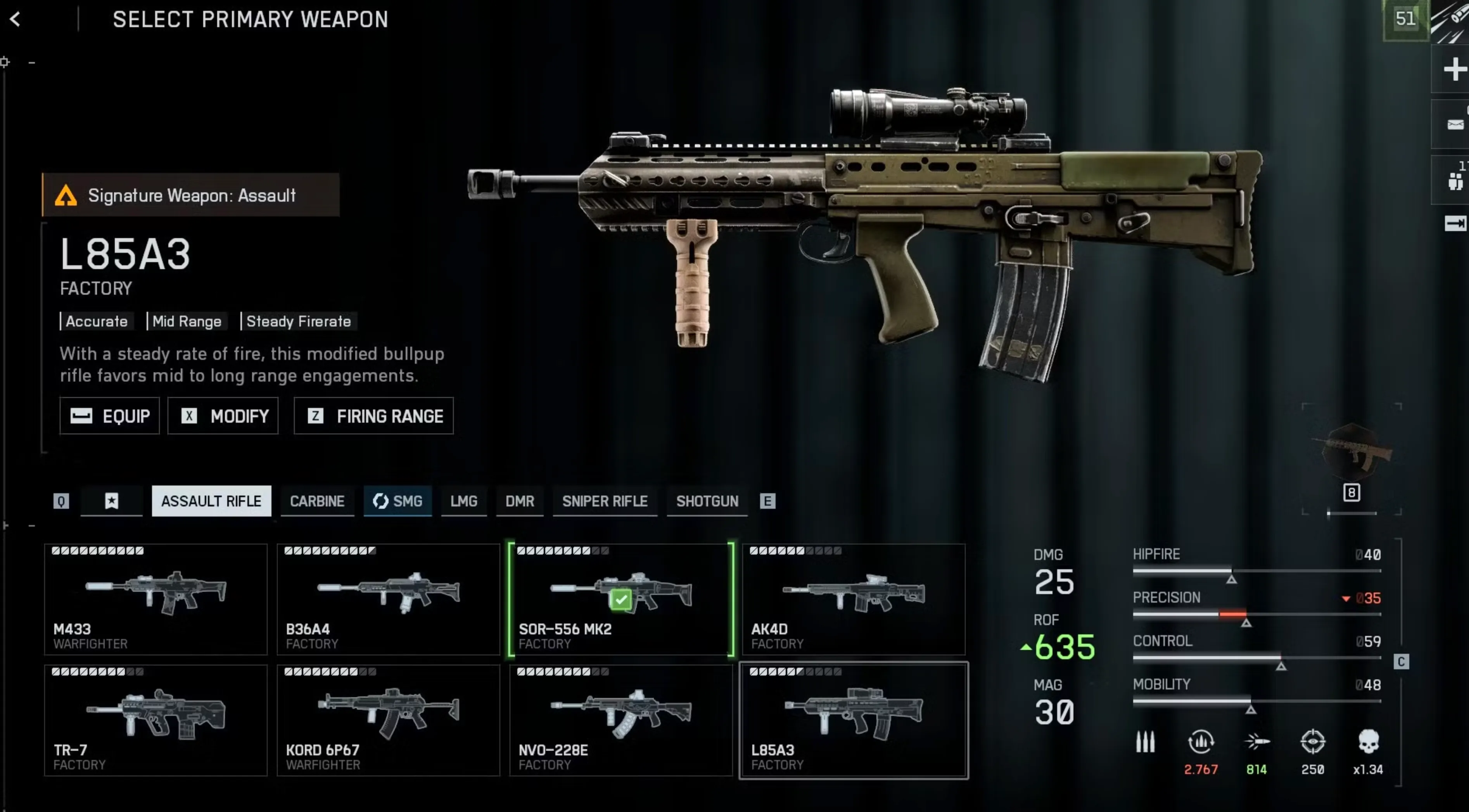The width and height of the screenshot is (1469, 812).
Task: Click the skip-forward arrow icon on the right
Action: tap(1456, 223)
